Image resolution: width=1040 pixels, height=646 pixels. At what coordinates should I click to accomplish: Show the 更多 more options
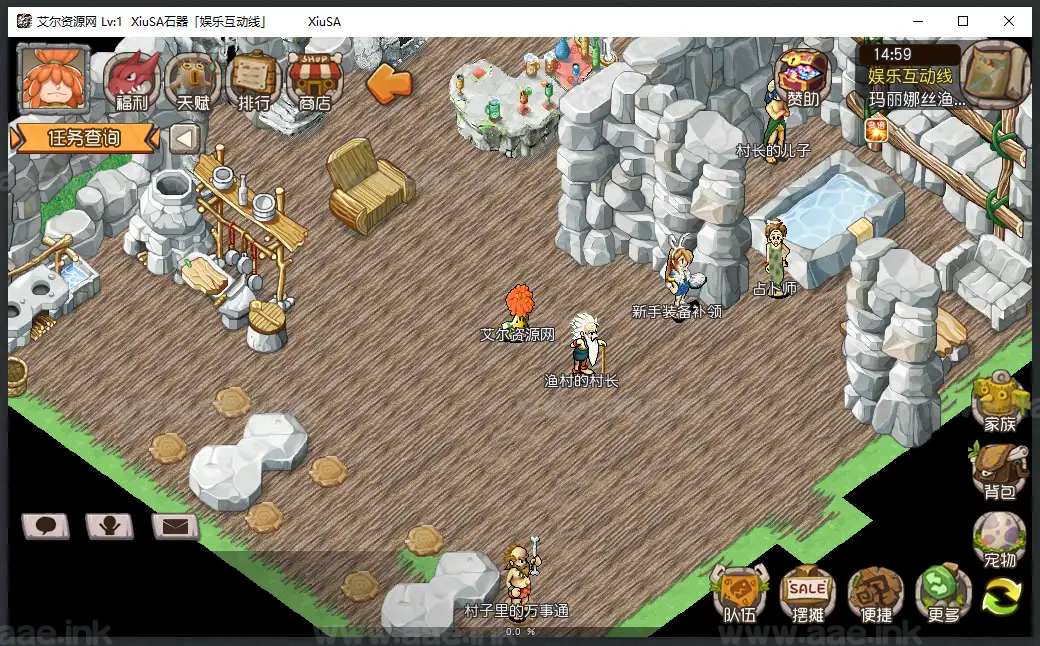943,595
